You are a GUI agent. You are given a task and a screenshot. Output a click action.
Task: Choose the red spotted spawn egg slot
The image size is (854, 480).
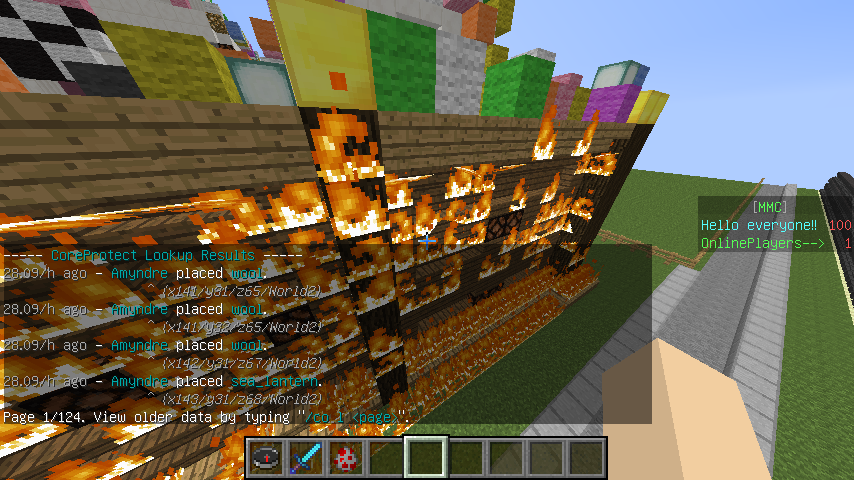tap(346, 458)
